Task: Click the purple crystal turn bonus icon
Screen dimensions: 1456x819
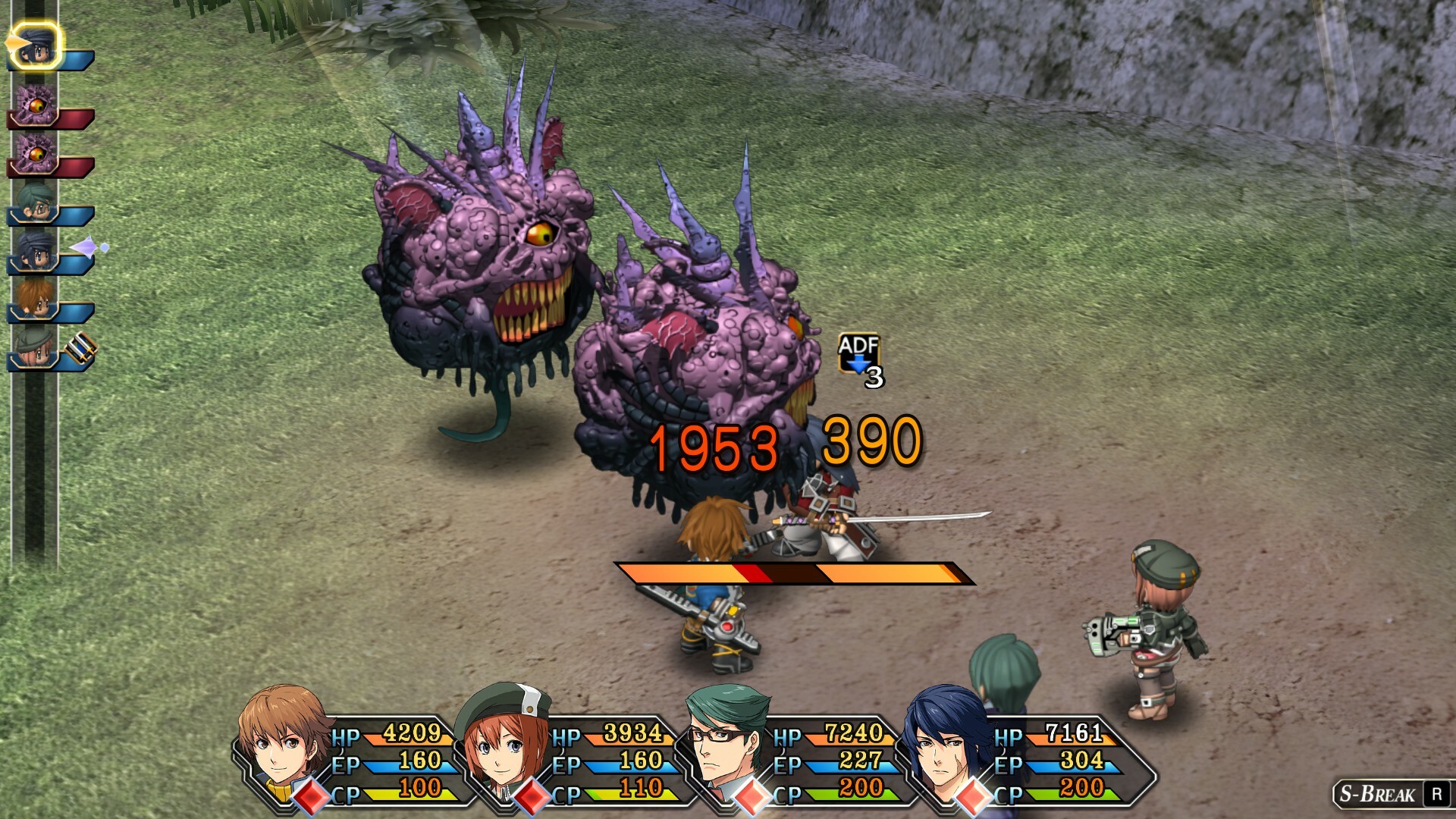Action: (x=89, y=247)
